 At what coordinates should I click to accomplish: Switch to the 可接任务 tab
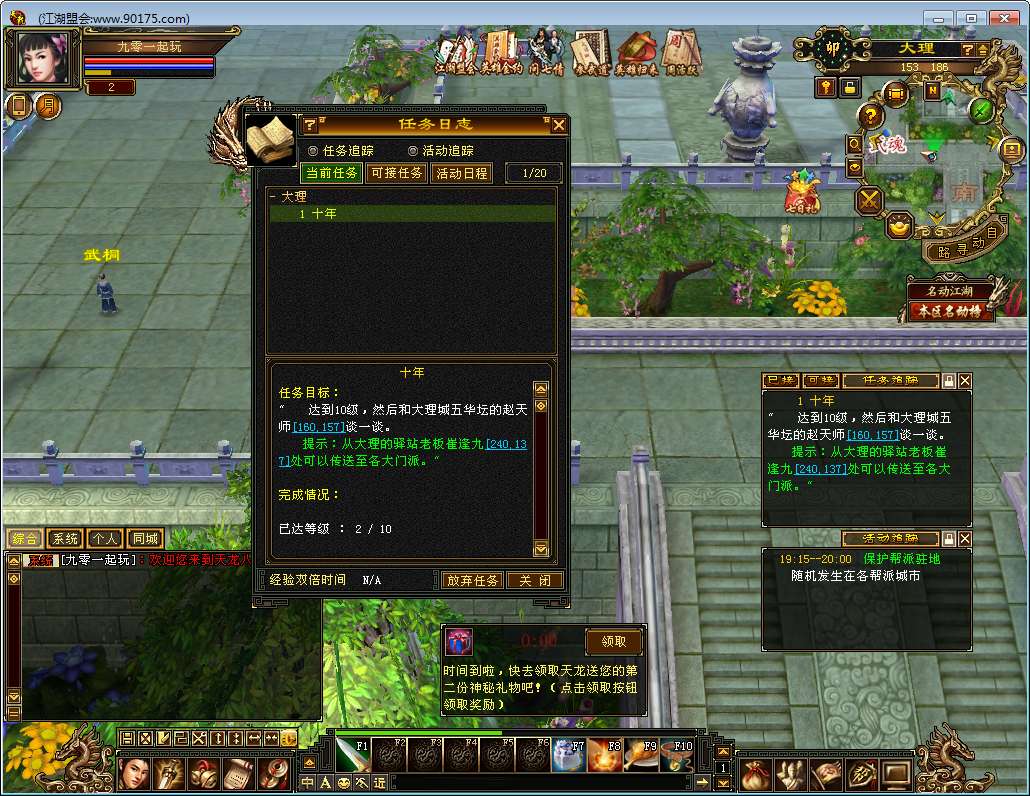coord(397,173)
